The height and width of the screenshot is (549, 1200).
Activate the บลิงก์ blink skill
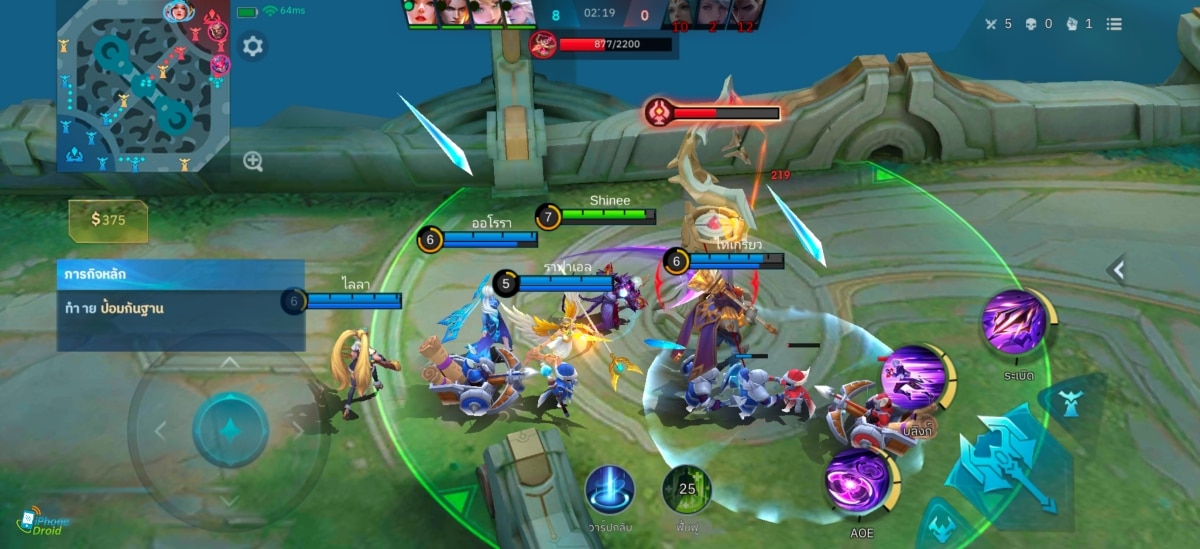click(x=914, y=380)
